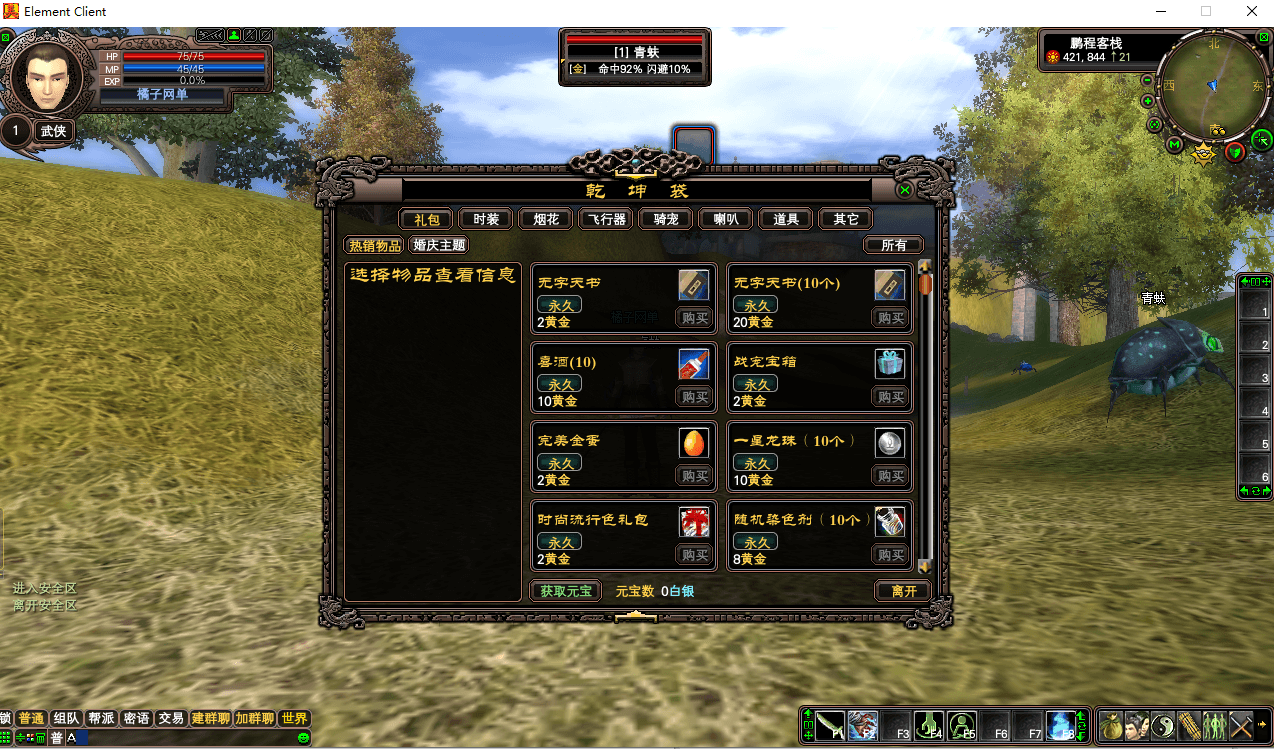Purchase the 时尚流行色礼包 pack
Screen dimensions: 1274x749
click(694, 555)
